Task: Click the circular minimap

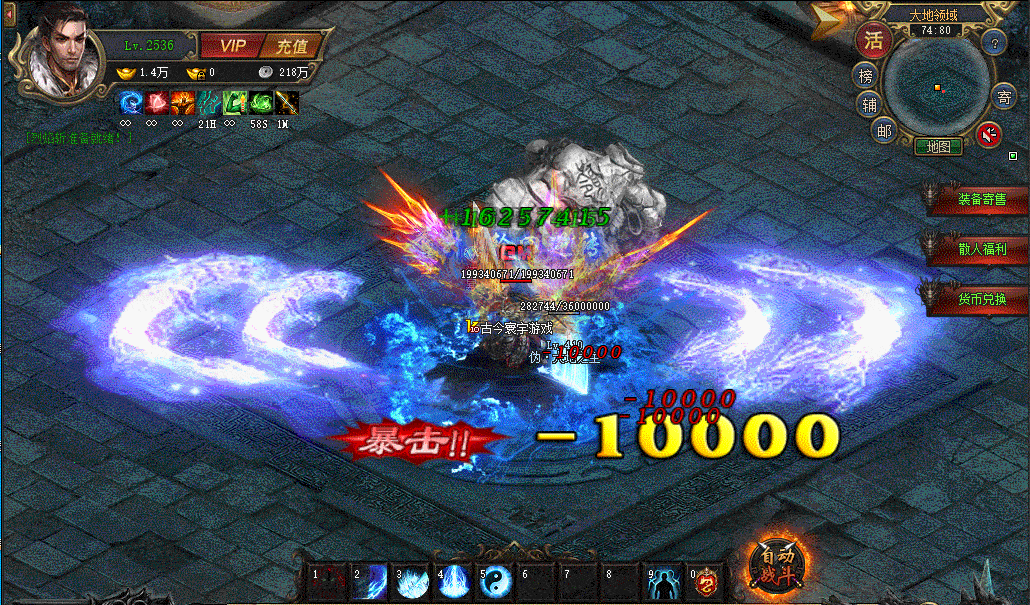Action: pos(935,88)
